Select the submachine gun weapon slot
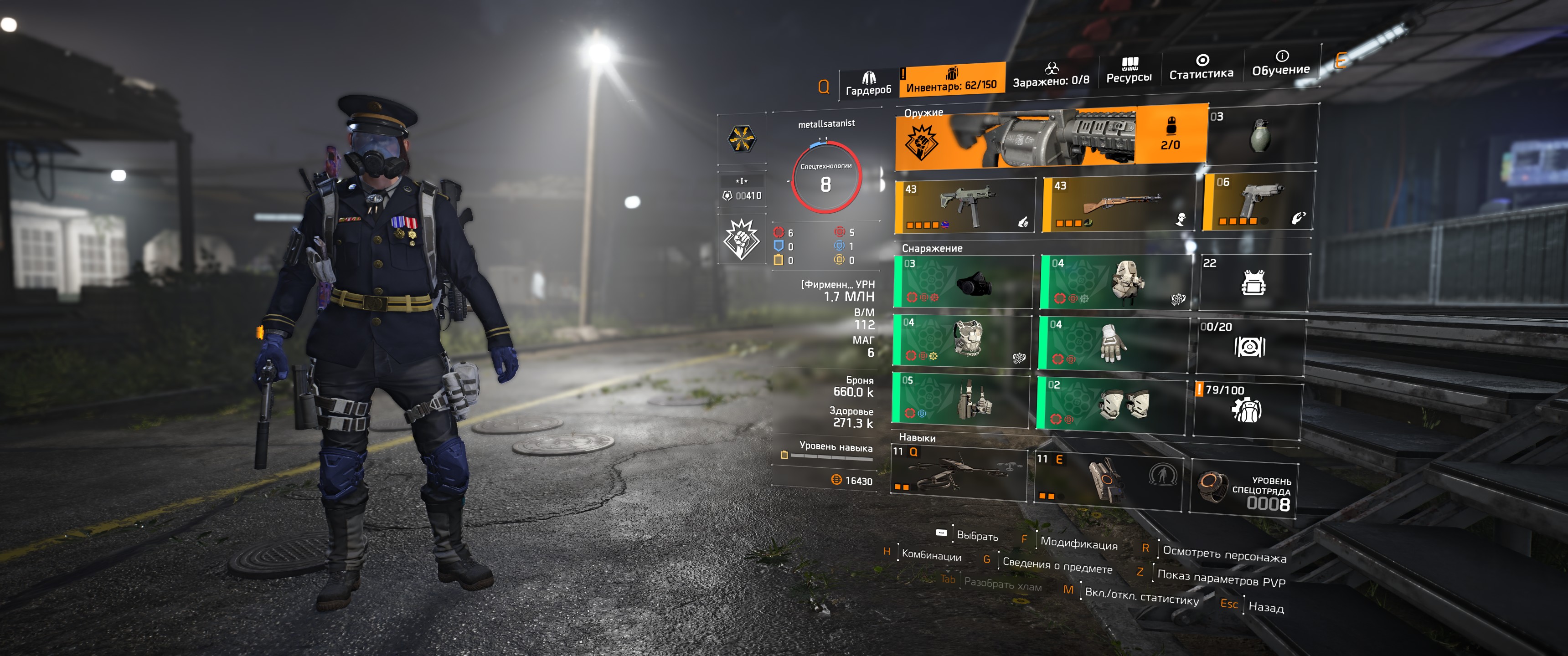 click(965, 206)
